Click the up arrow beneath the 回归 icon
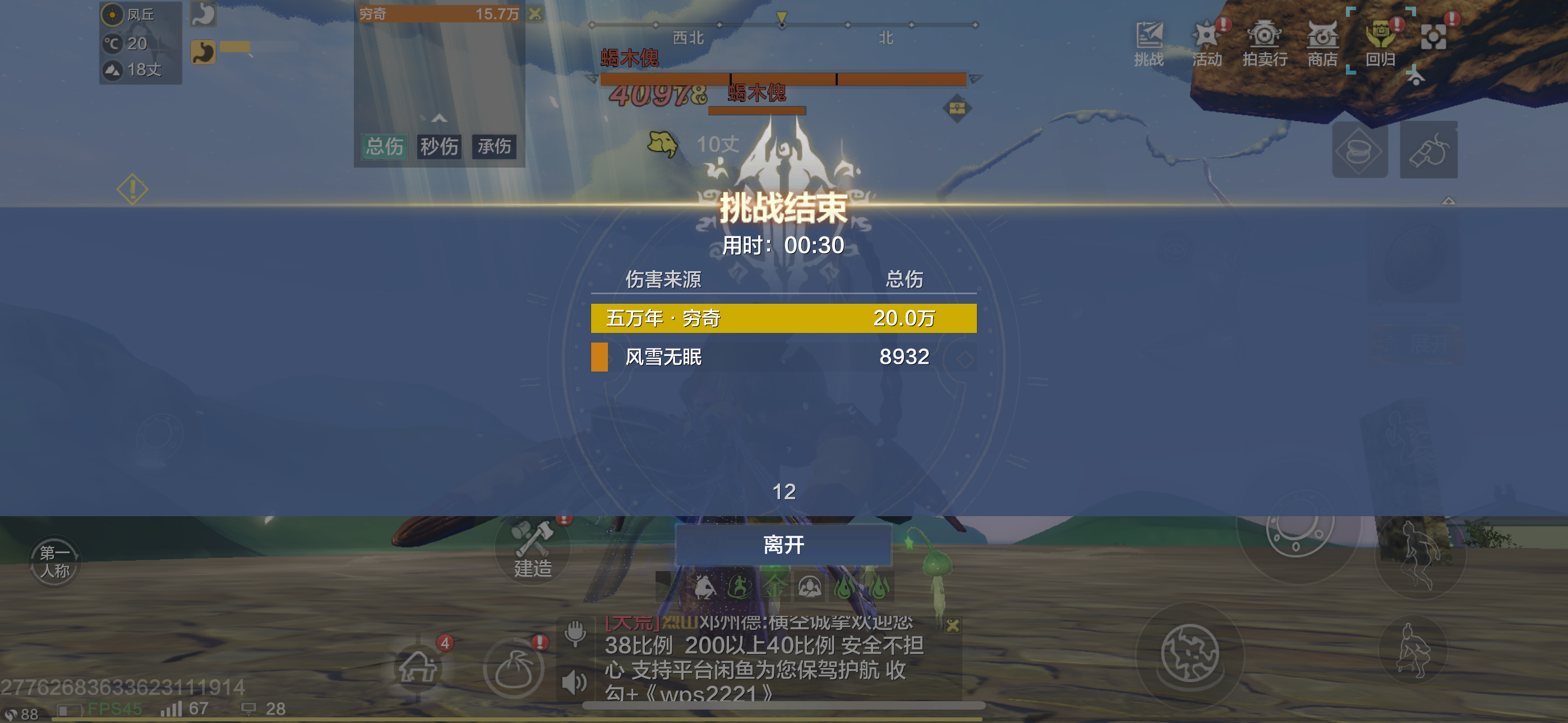The height and width of the screenshot is (723, 1568). click(1415, 77)
